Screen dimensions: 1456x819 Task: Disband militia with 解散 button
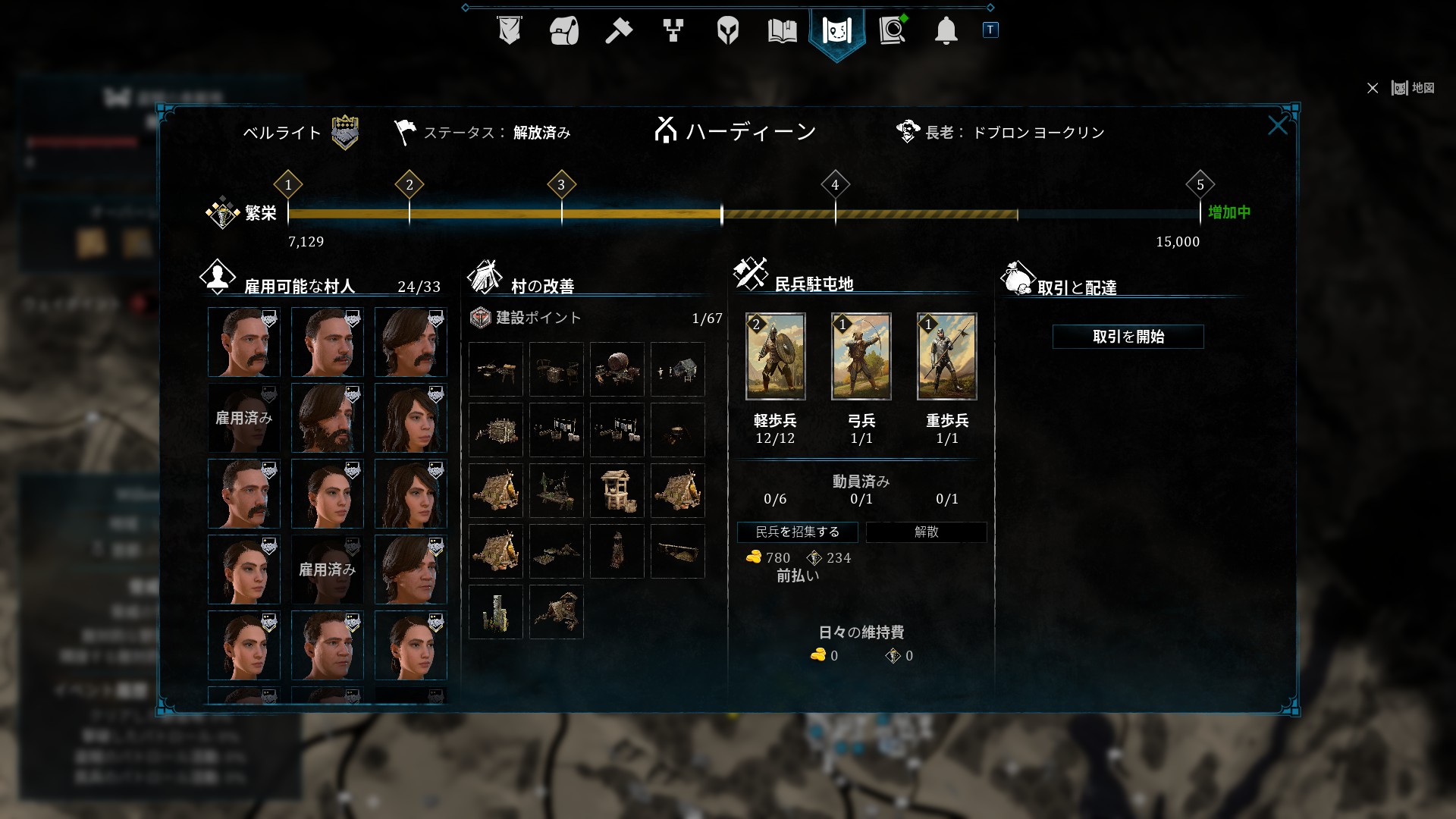tap(926, 532)
